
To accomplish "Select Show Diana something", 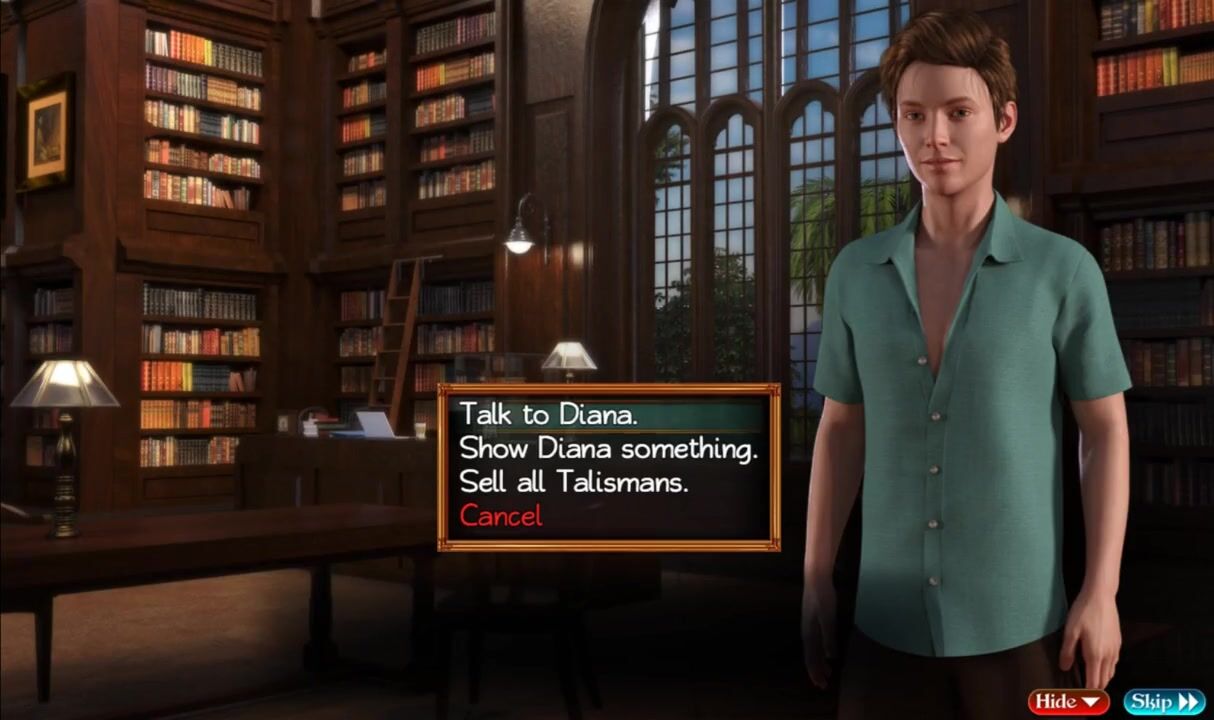I will (x=607, y=449).
